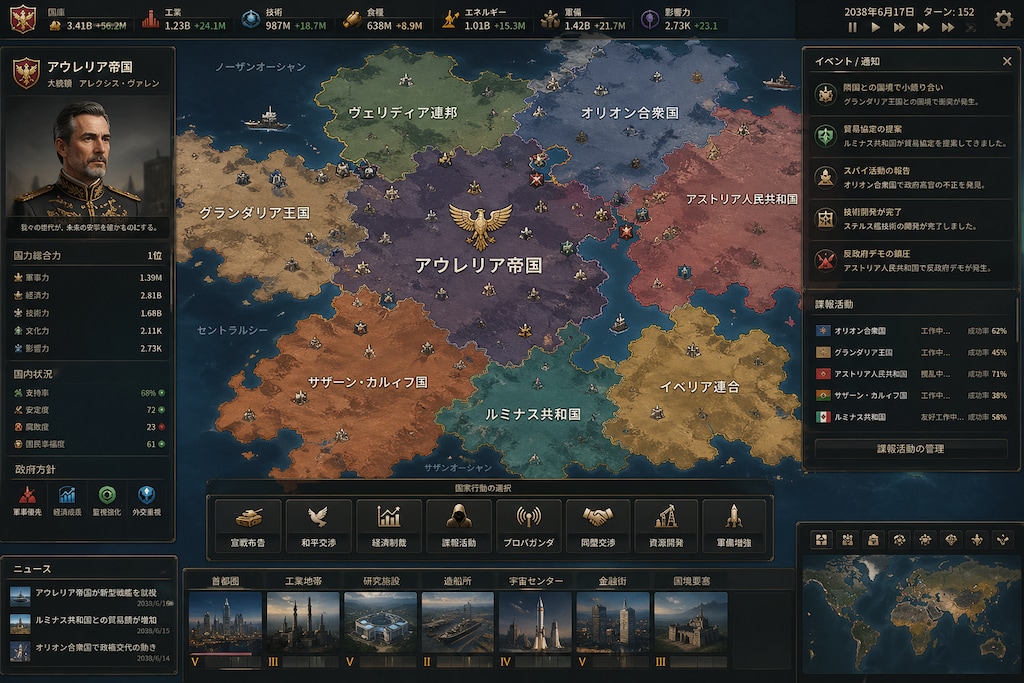The image size is (1024, 683).
Task: Launch the プロパガンダ broadcast action
Action: [528, 527]
